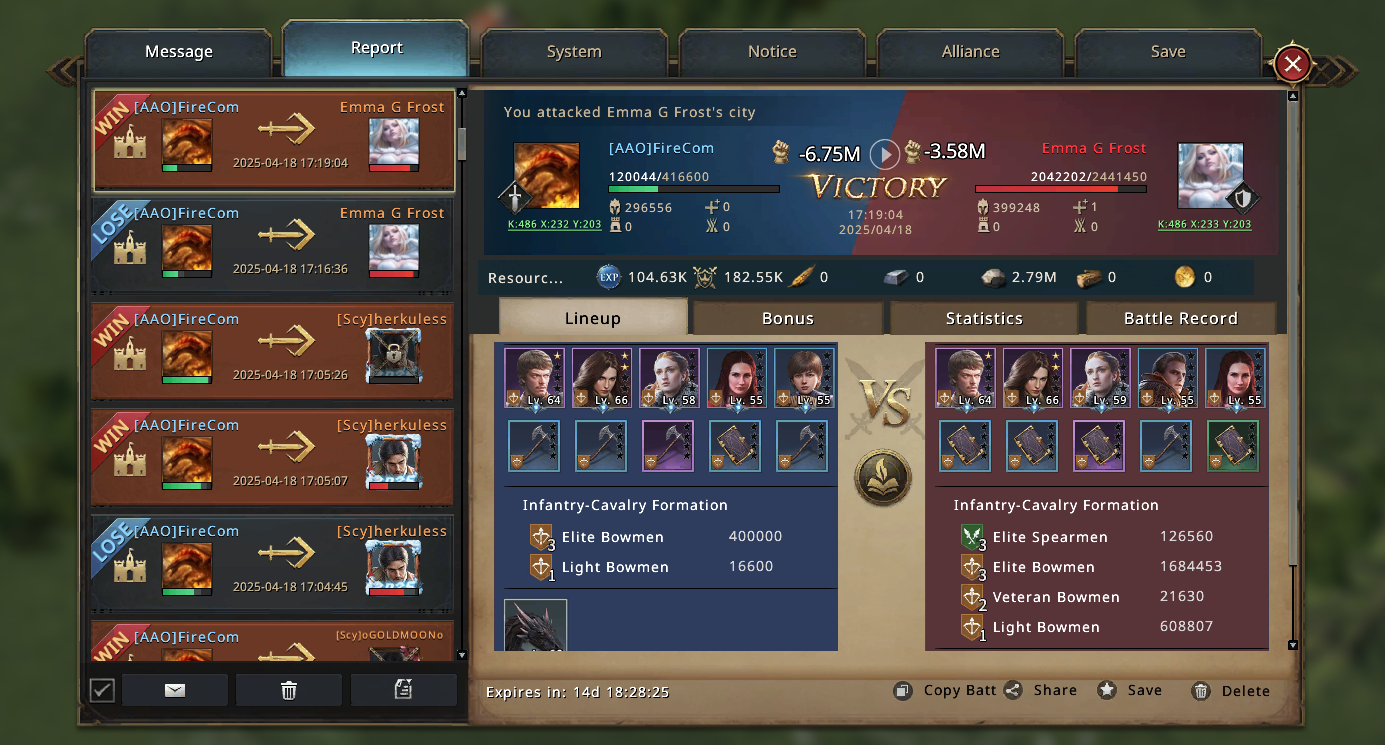Viewport: 1385px width, 745px height.
Task: Save this report with the star button
Action: click(1131, 690)
